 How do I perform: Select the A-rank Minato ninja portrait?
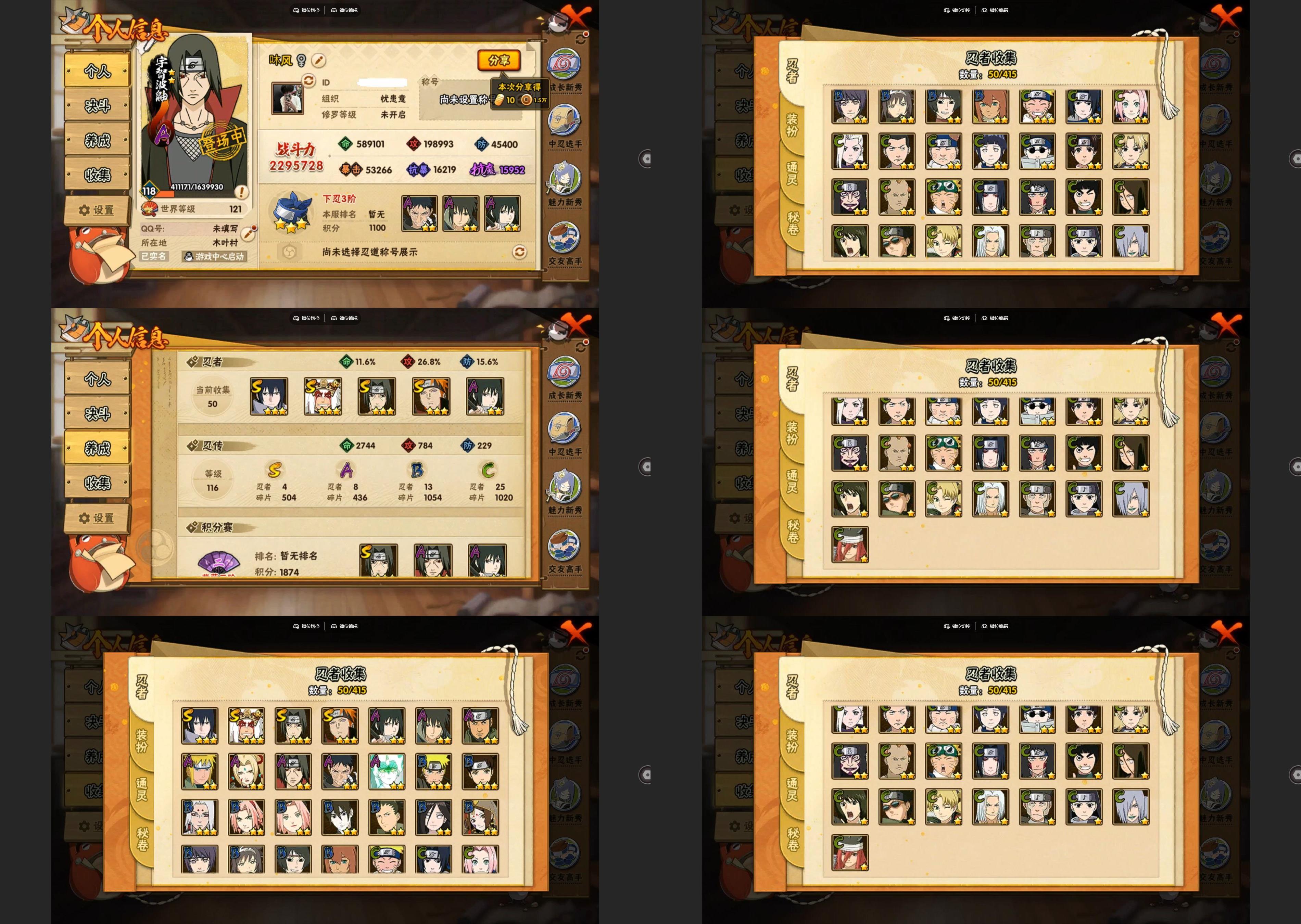(x=199, y=771)
